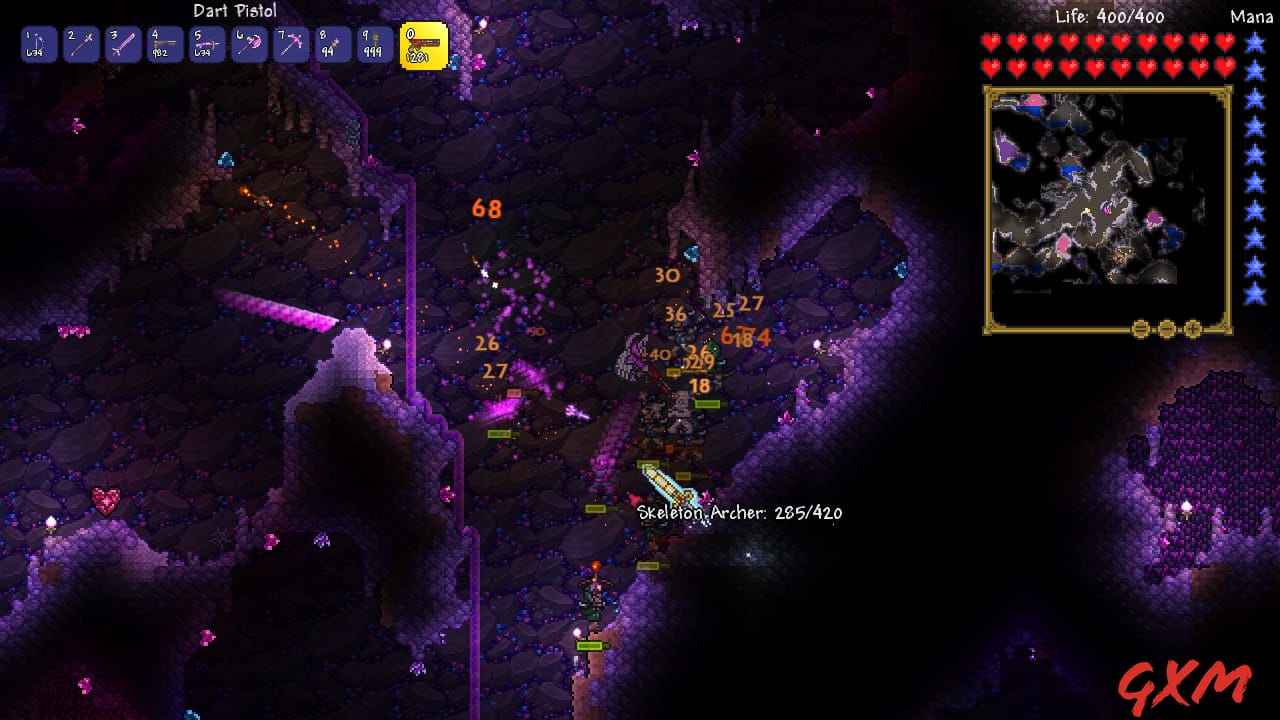This screenshot has height=720, width=1280.
Task: Click the Skeleton Archer health text
Action: click(x=738, y=512)
